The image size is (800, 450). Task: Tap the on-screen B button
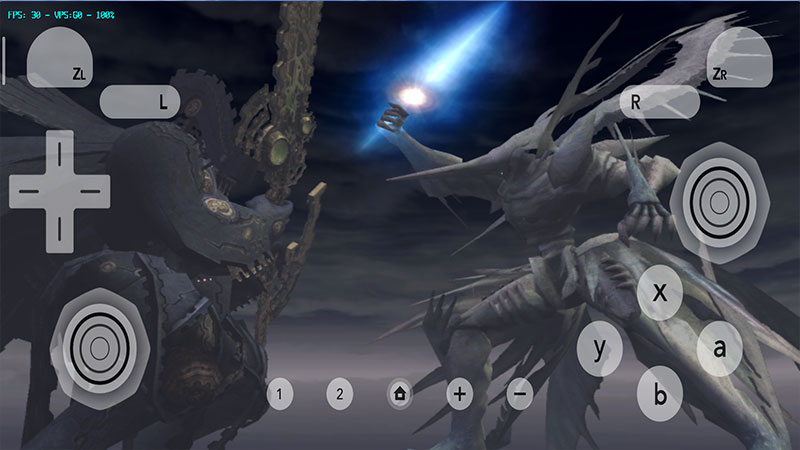(x=660, y=392)
